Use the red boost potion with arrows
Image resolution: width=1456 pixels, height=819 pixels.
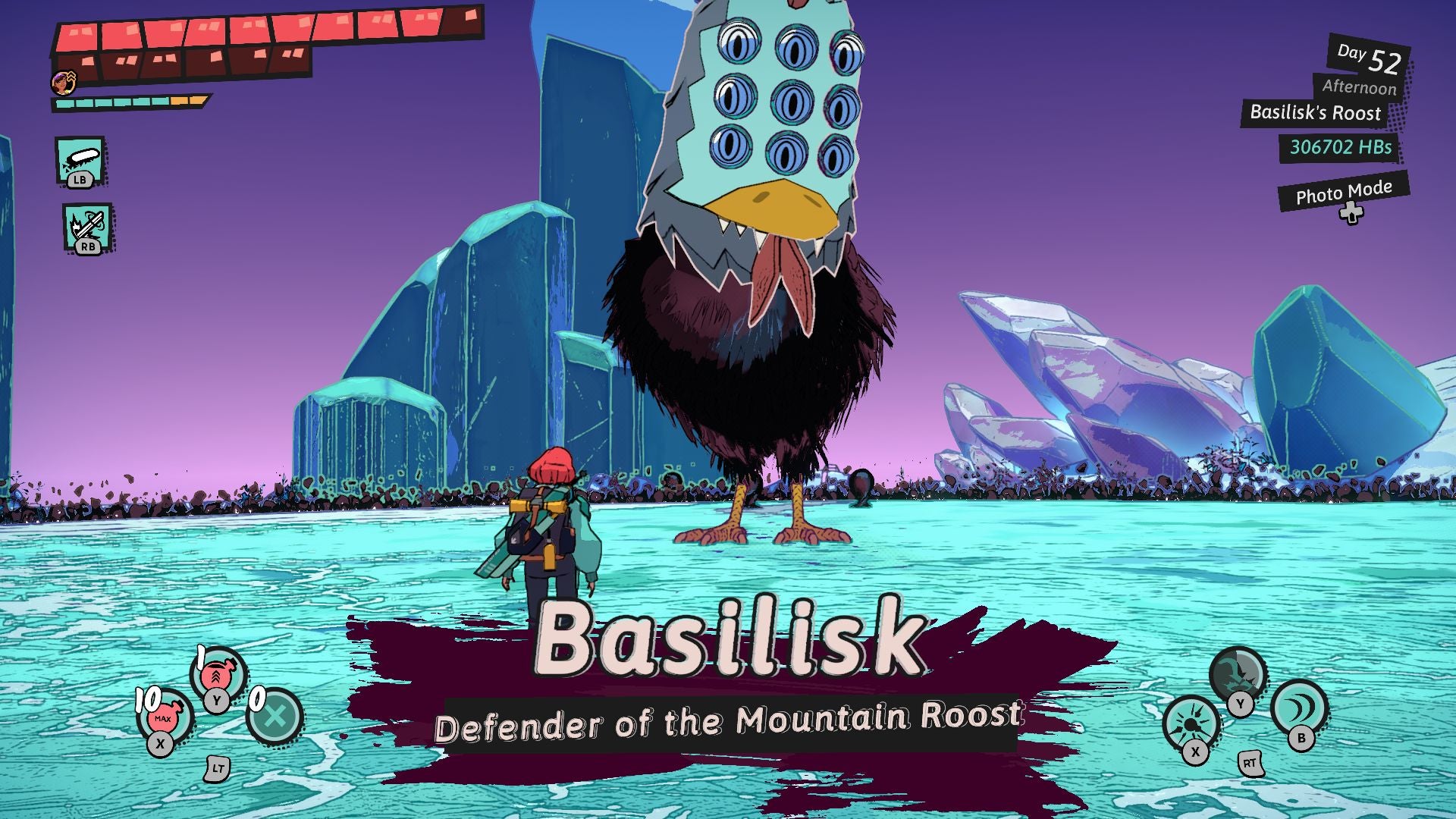pyautogui.click(x=218, y=672)
